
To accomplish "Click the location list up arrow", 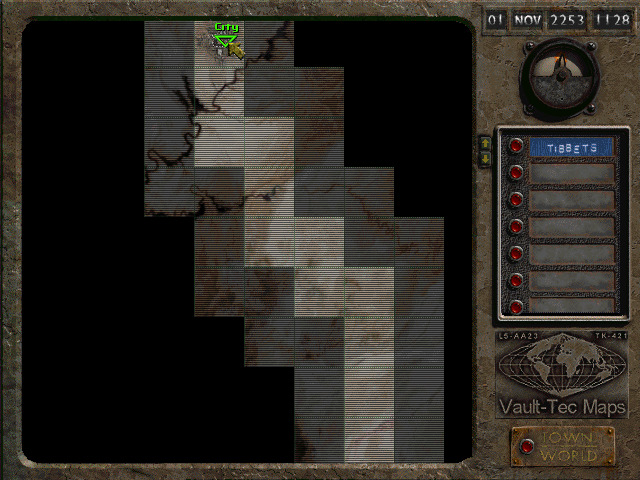I will 486,143.
